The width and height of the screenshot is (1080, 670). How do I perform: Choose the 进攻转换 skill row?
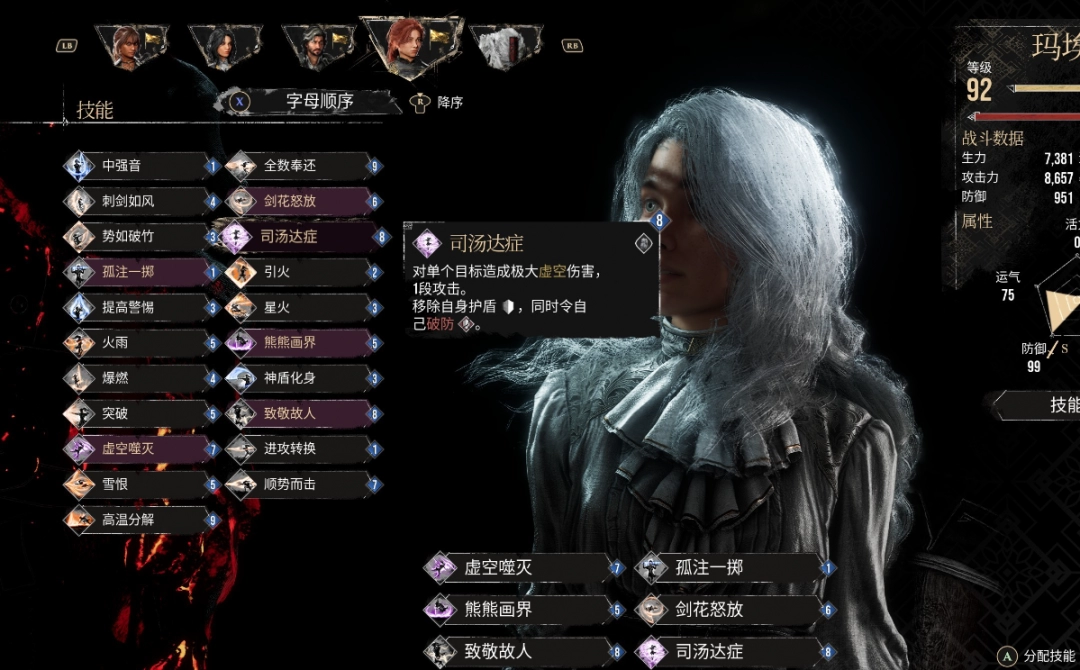[300, 449]
